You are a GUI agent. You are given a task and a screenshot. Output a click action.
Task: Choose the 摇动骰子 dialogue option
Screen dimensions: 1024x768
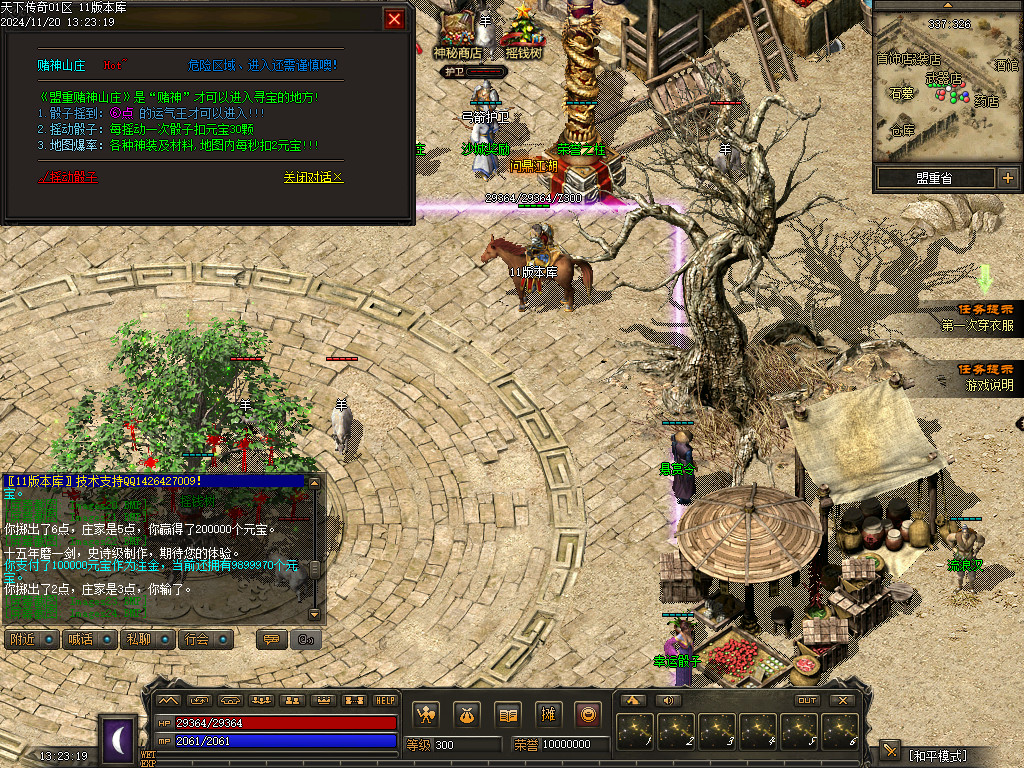(68, 177)
